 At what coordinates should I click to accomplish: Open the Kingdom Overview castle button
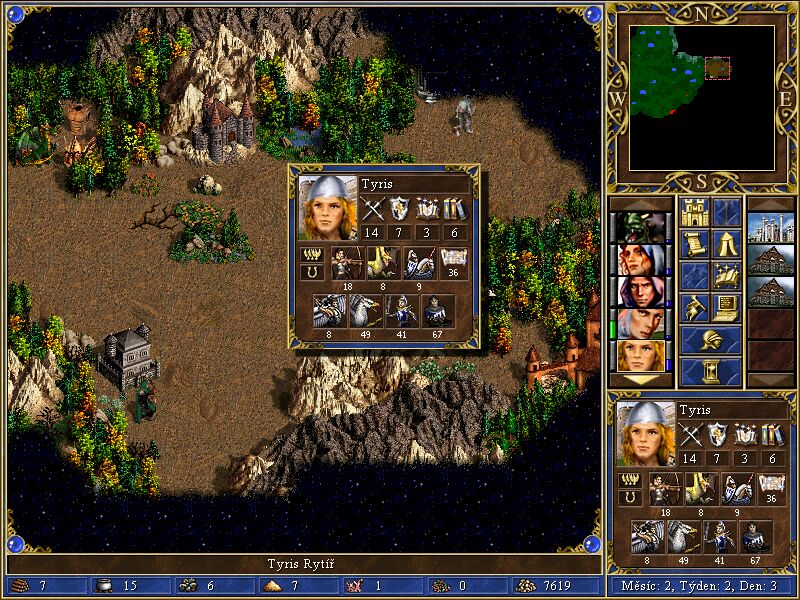click(x=695, y=212)
